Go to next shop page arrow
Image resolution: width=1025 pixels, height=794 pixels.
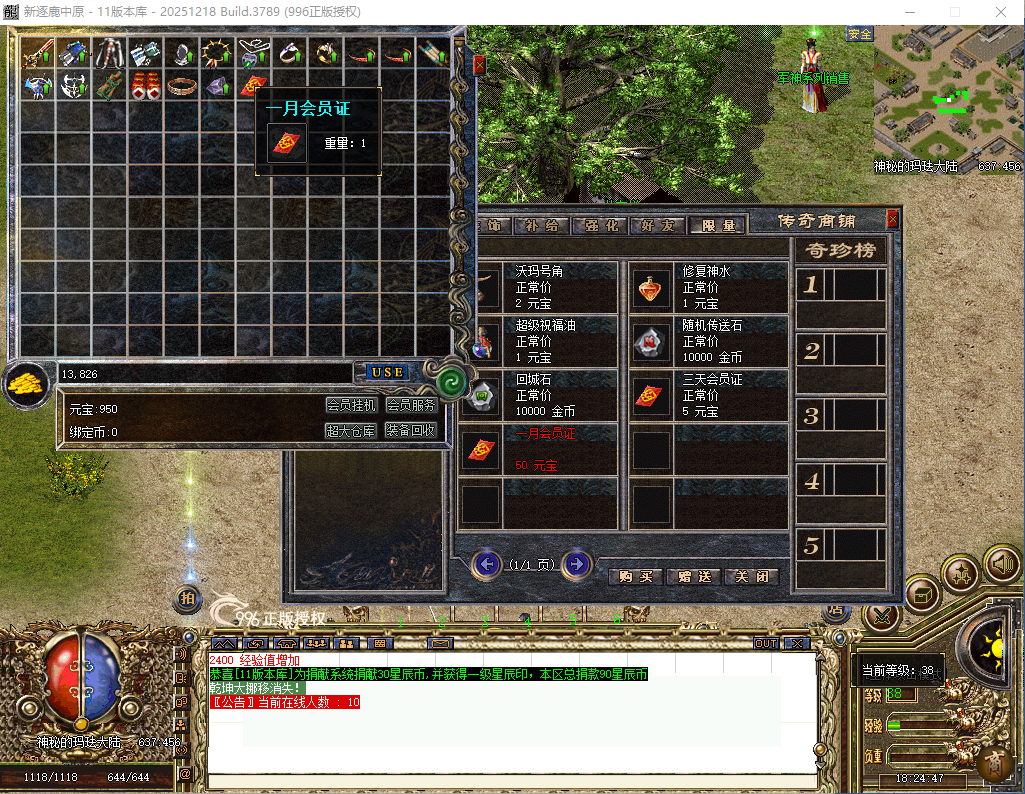click(576, 564)
